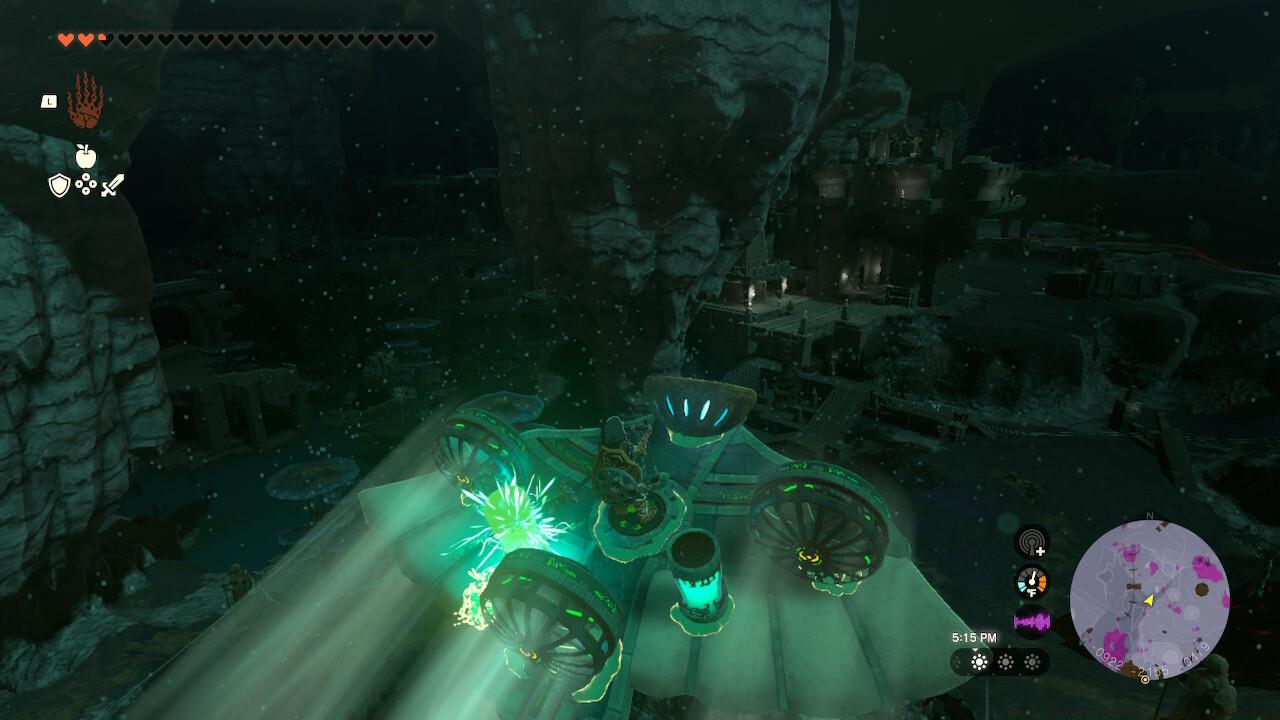The width and height of the screenshot is (1280, 720).
Task: Click the highlighted sunny weather forecast icon
Action: coord(979,662)
